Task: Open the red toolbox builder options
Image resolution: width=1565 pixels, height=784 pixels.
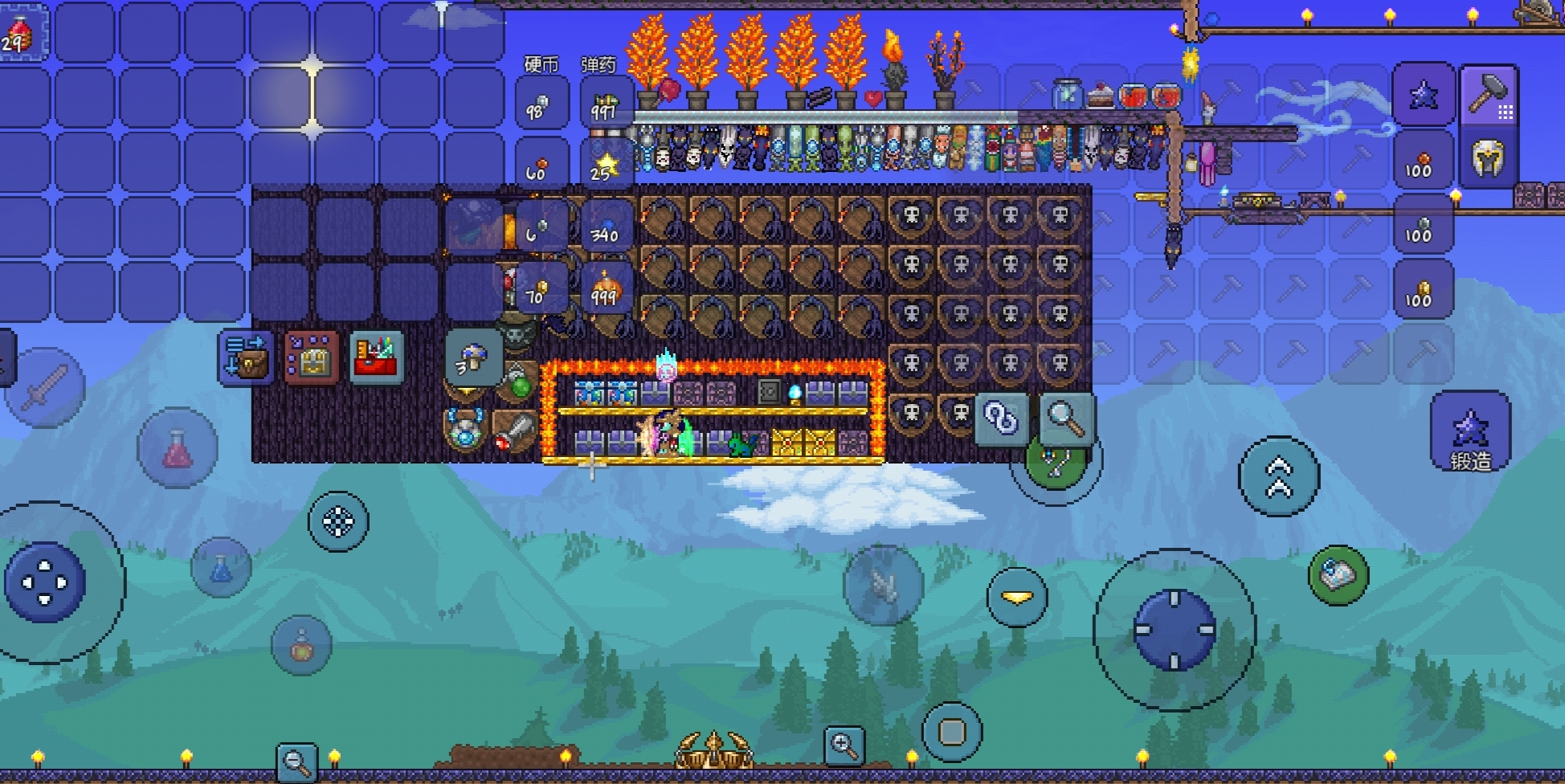Action: [376, 358]
